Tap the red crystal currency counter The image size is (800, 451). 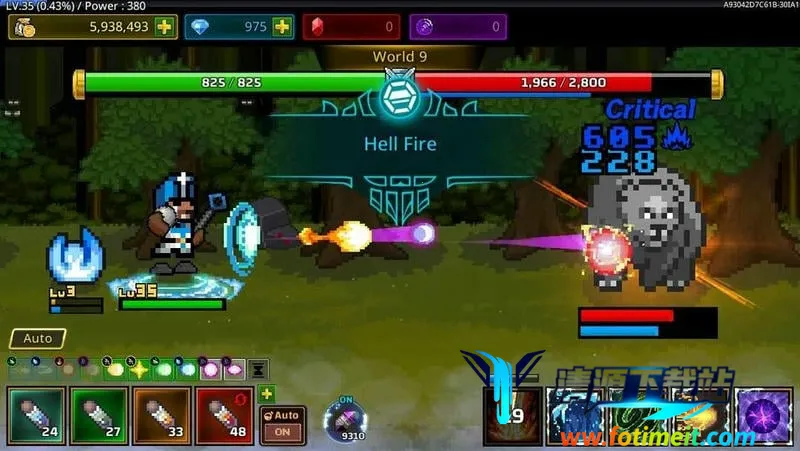point(349,27)
